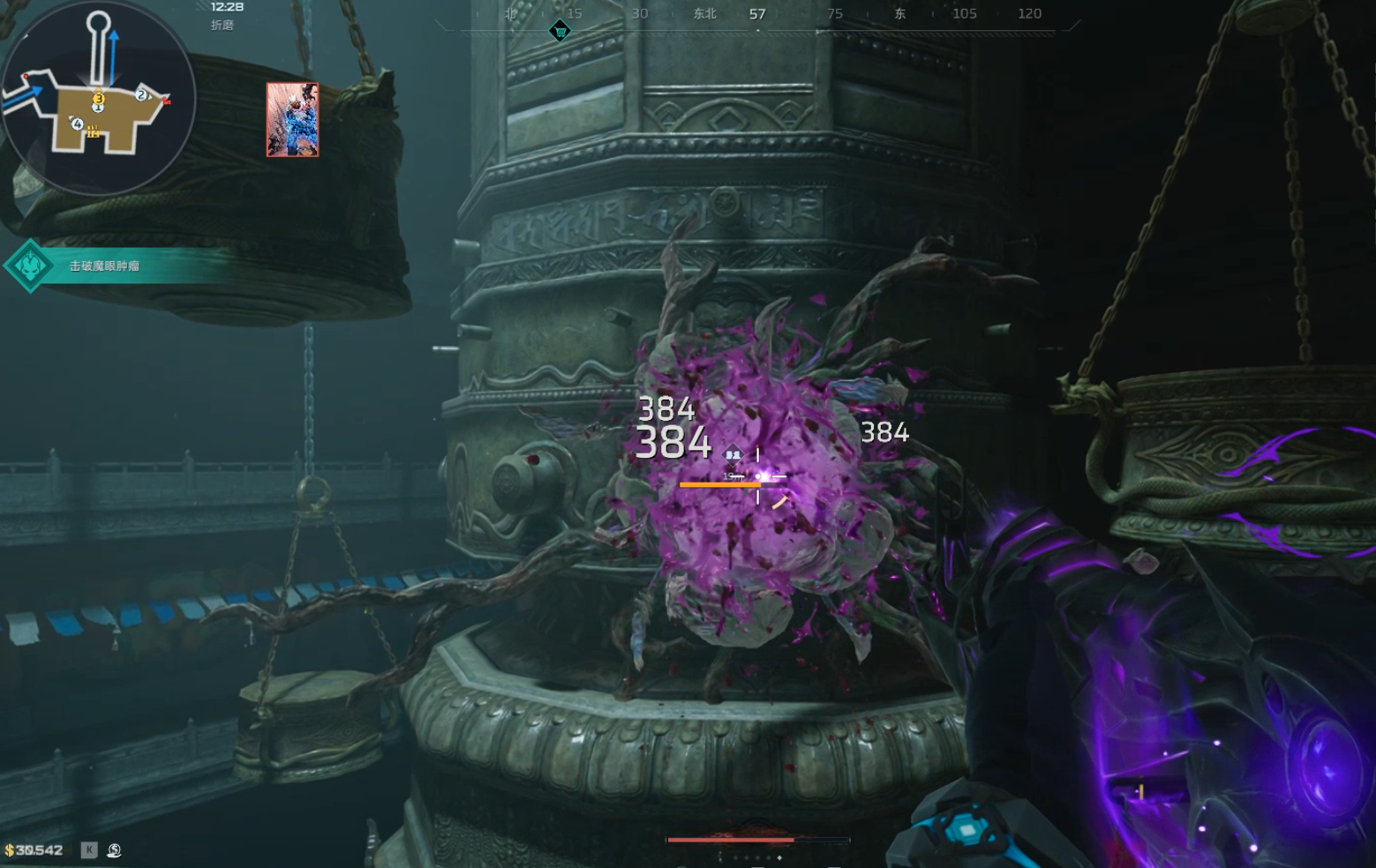This screenshot has height=868, width=1376.
Task: Open the circular minimap
Action: point(97,97)
